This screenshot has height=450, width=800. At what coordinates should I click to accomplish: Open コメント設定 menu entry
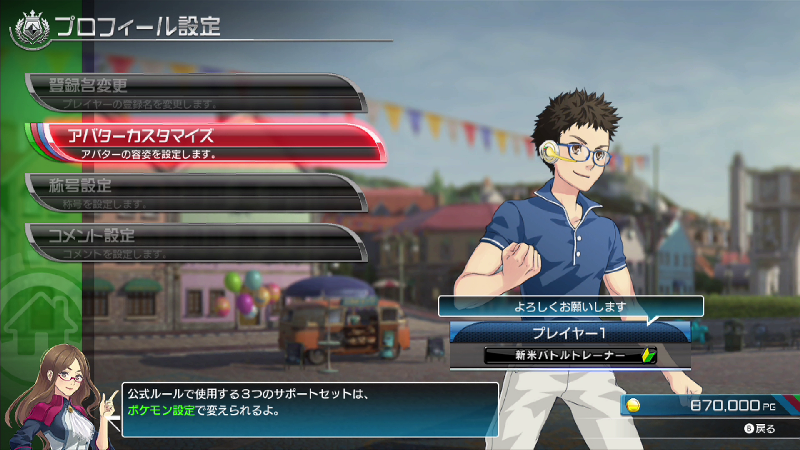(x=190, y=242)
